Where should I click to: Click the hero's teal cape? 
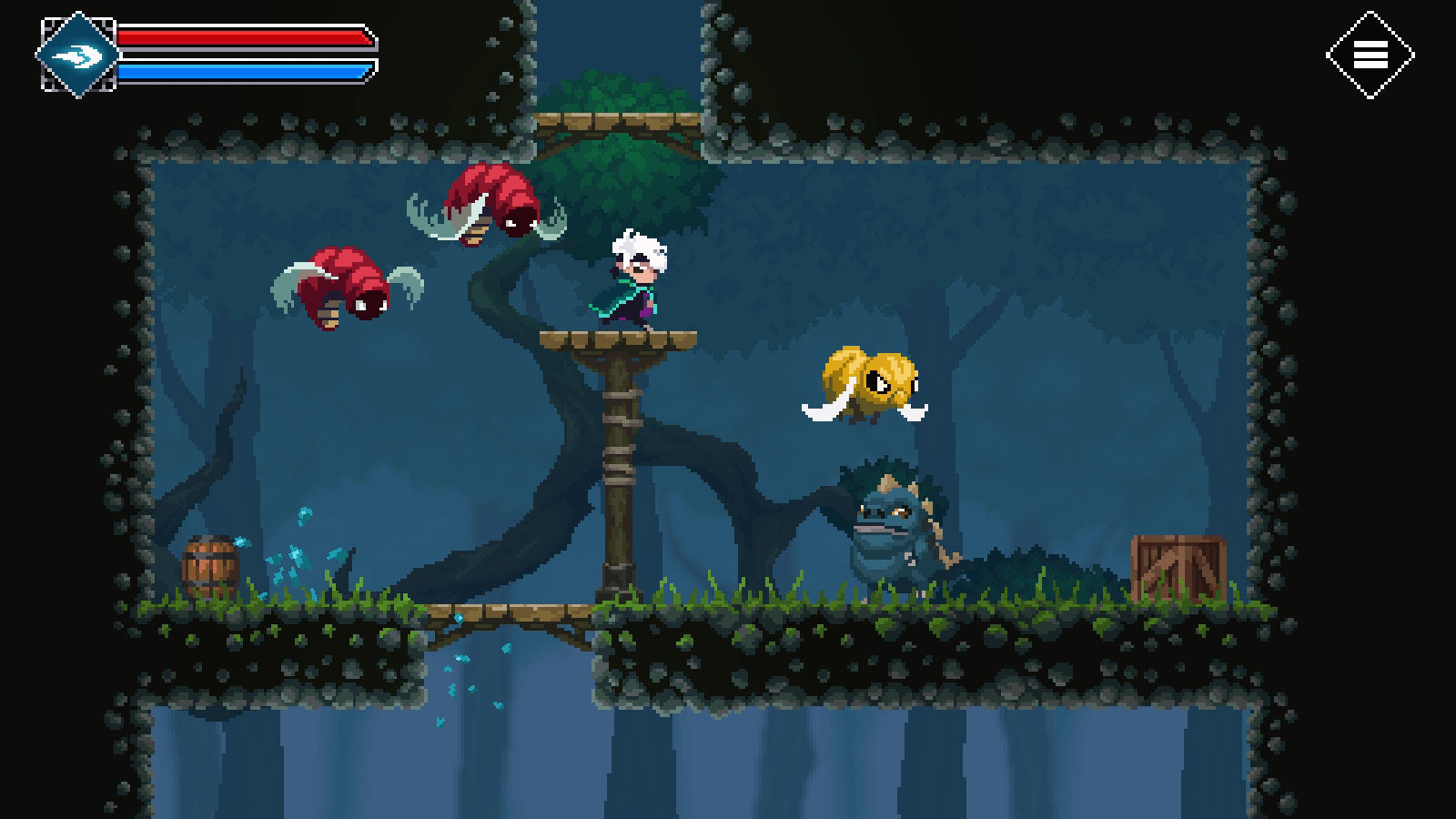pyautogui.click(x=612, y=296)
